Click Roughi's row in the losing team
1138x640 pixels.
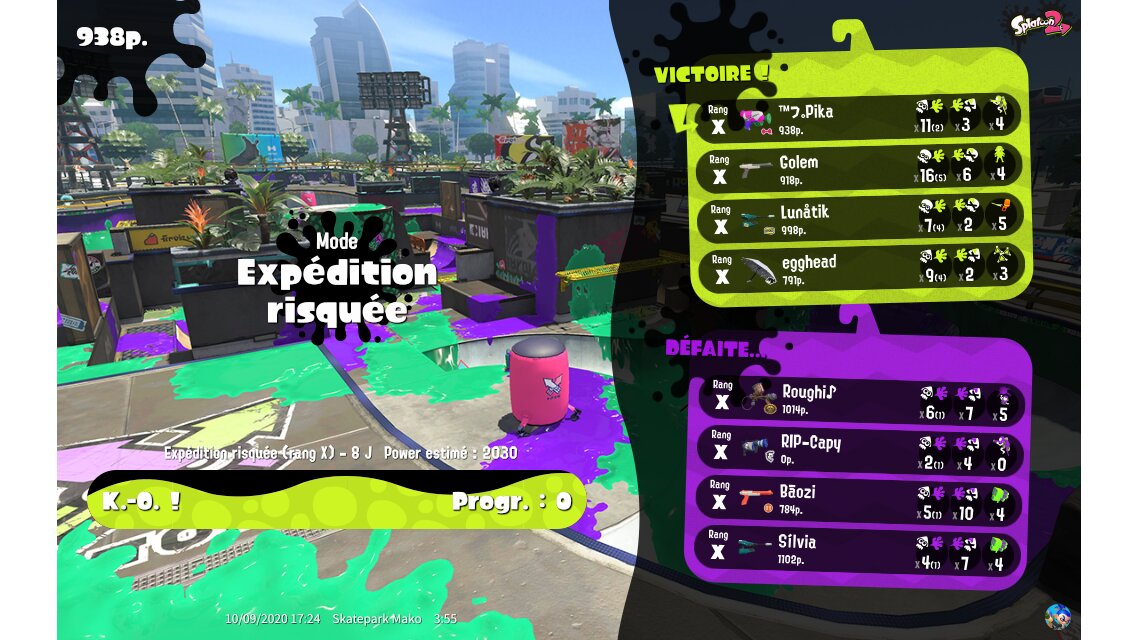(x=858, y=399)
